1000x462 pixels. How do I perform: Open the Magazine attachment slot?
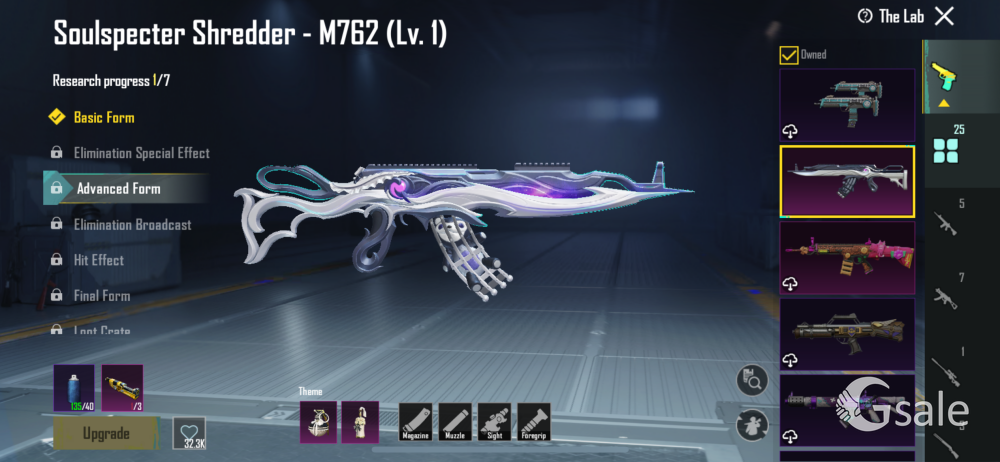(414, 421)
